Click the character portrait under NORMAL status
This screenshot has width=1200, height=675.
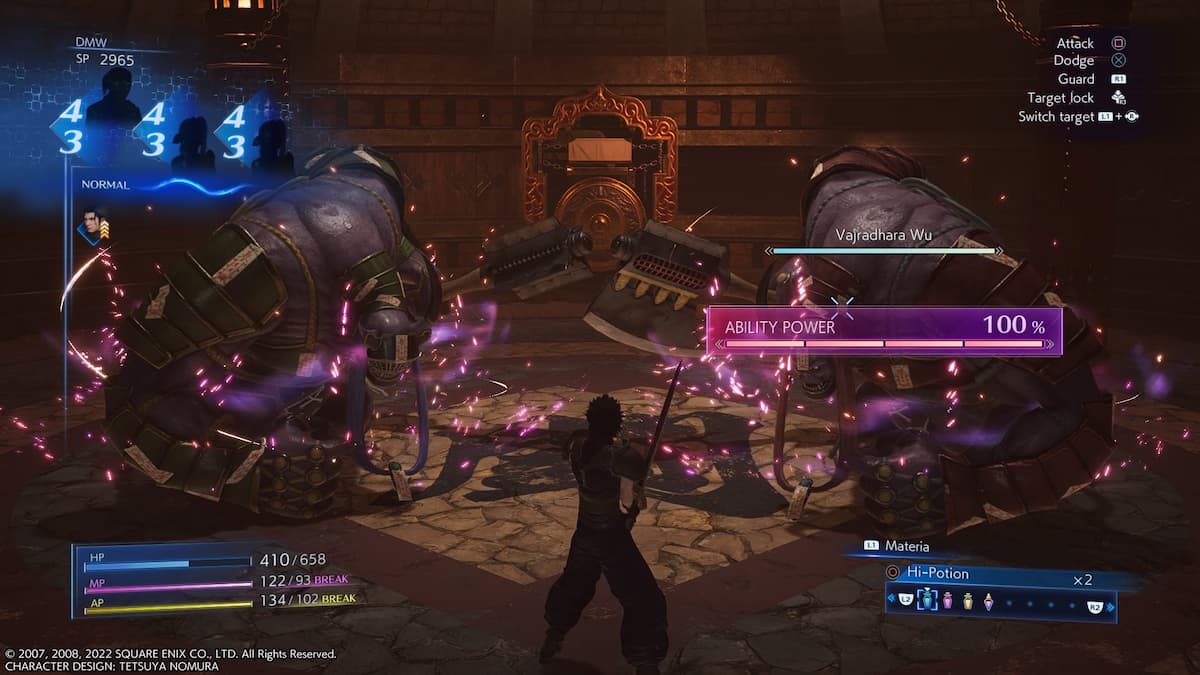pos(93,224)
